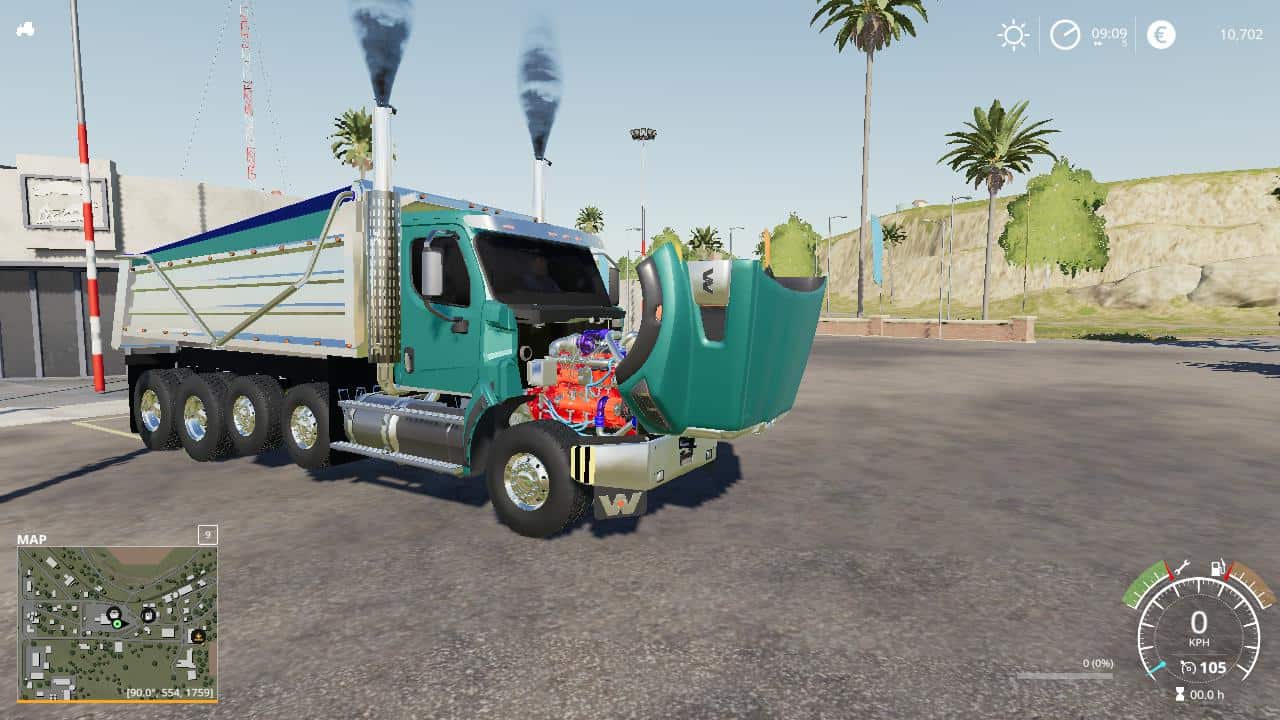Click the hourglass icon next to 00.0 h
1280x720 pixels.
pos(1179,692)
